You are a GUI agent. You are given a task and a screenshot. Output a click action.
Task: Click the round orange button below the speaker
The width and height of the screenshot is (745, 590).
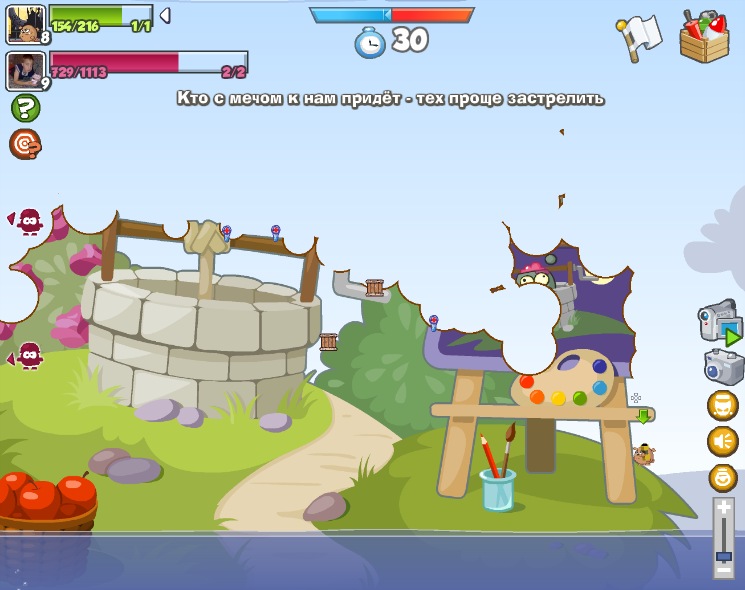723,477
